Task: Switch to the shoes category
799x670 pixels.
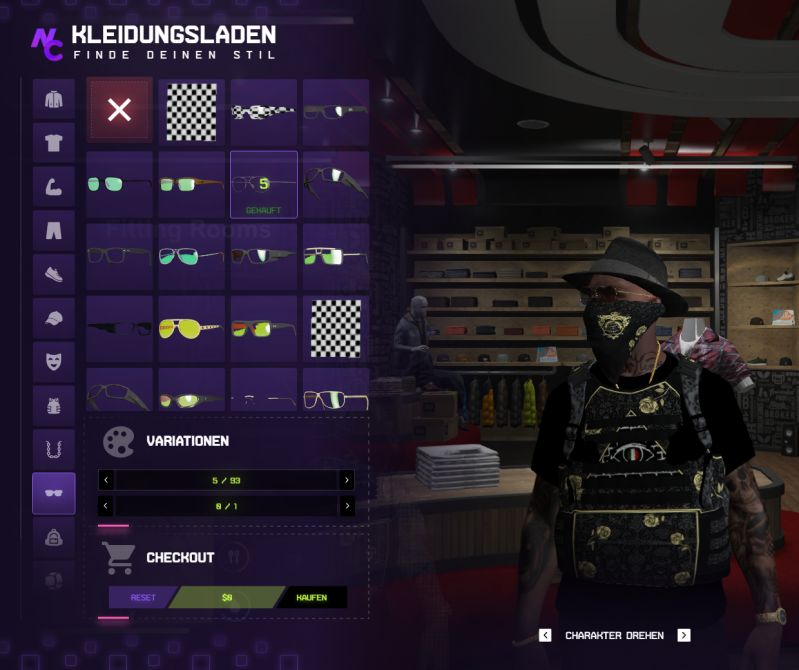Action: [x=54, y=274]
